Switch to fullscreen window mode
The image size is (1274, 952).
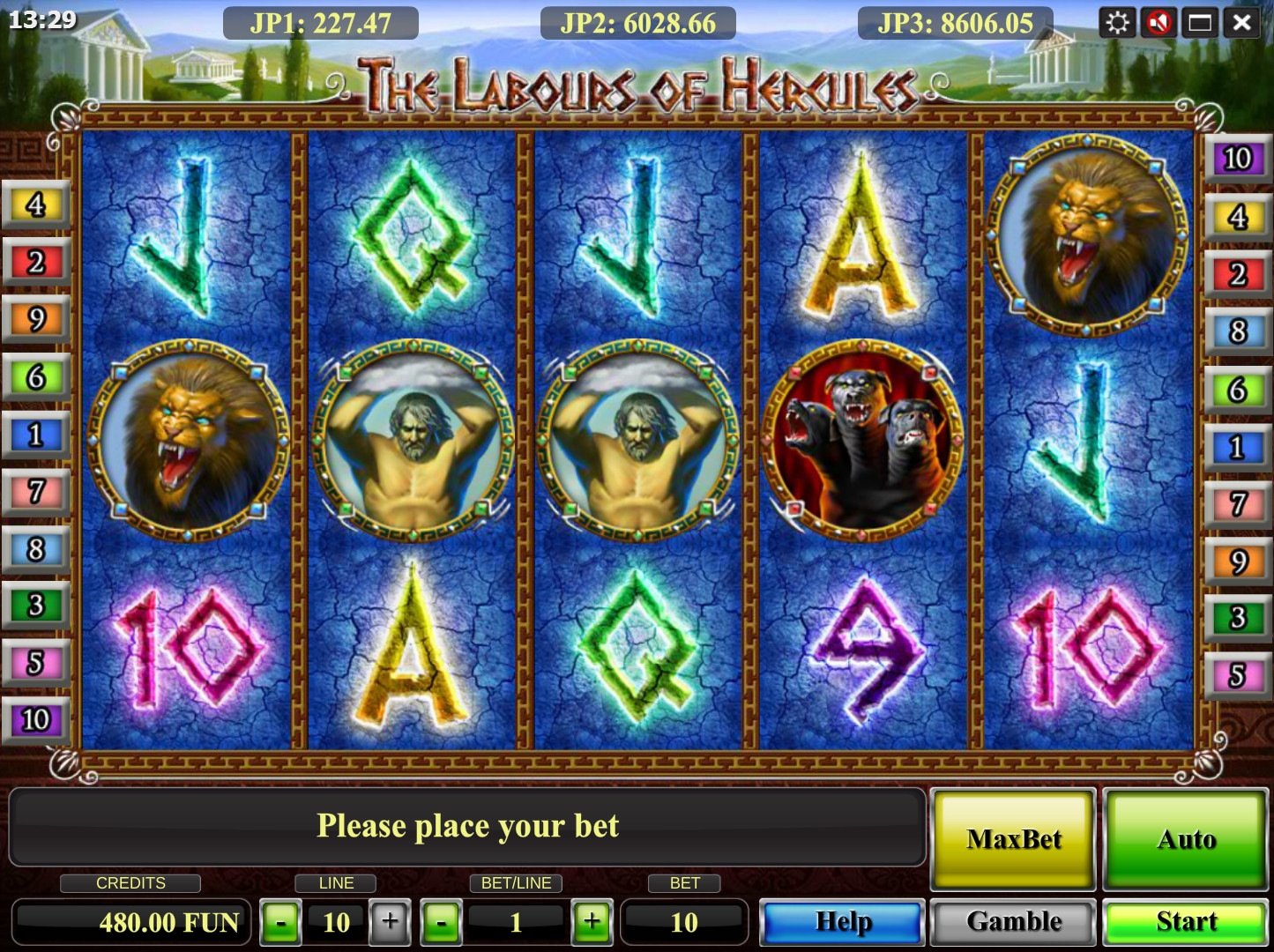point(1200,22)
